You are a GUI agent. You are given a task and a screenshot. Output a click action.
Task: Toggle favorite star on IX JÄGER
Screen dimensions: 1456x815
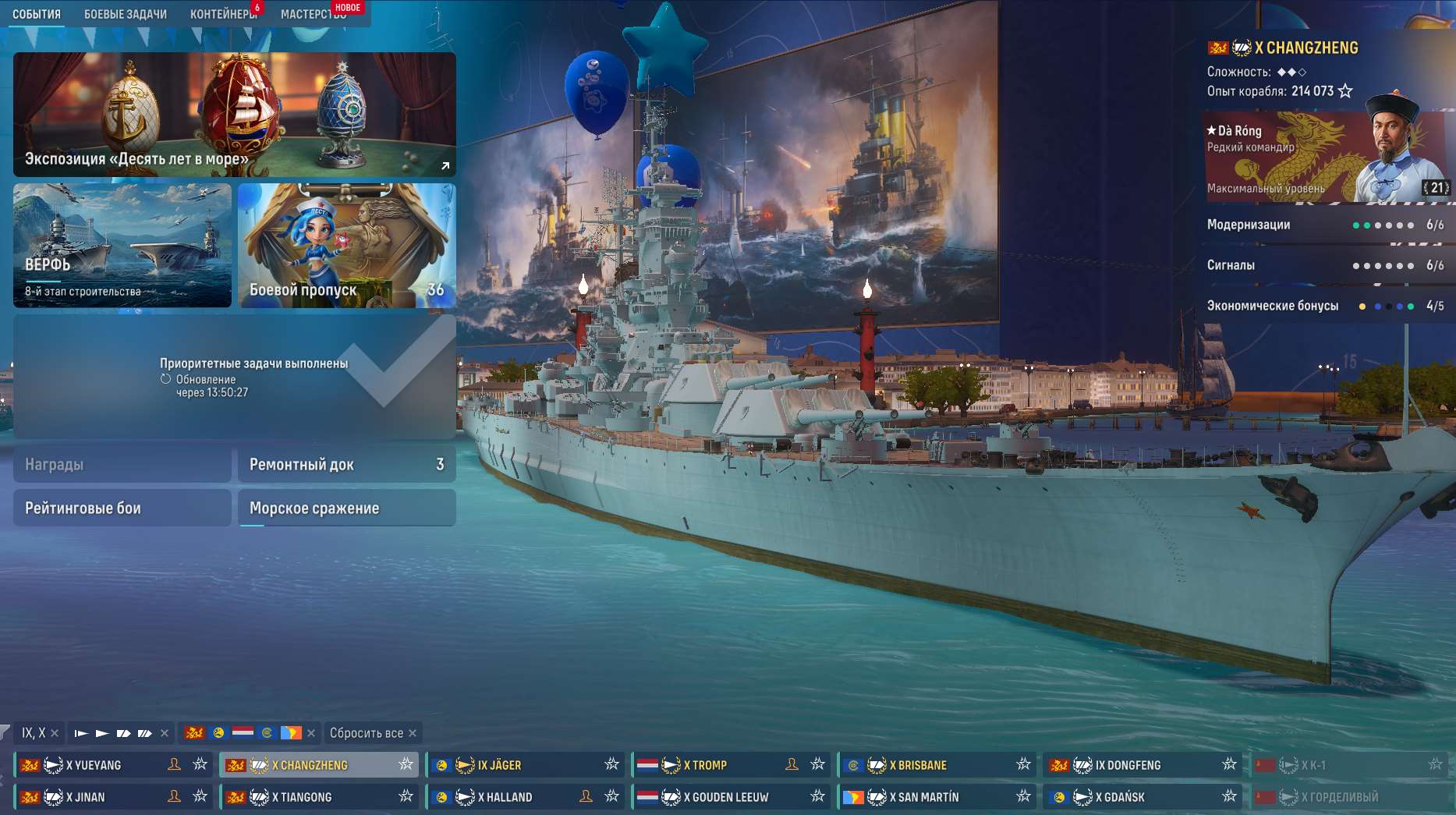(x=612, y=765)
